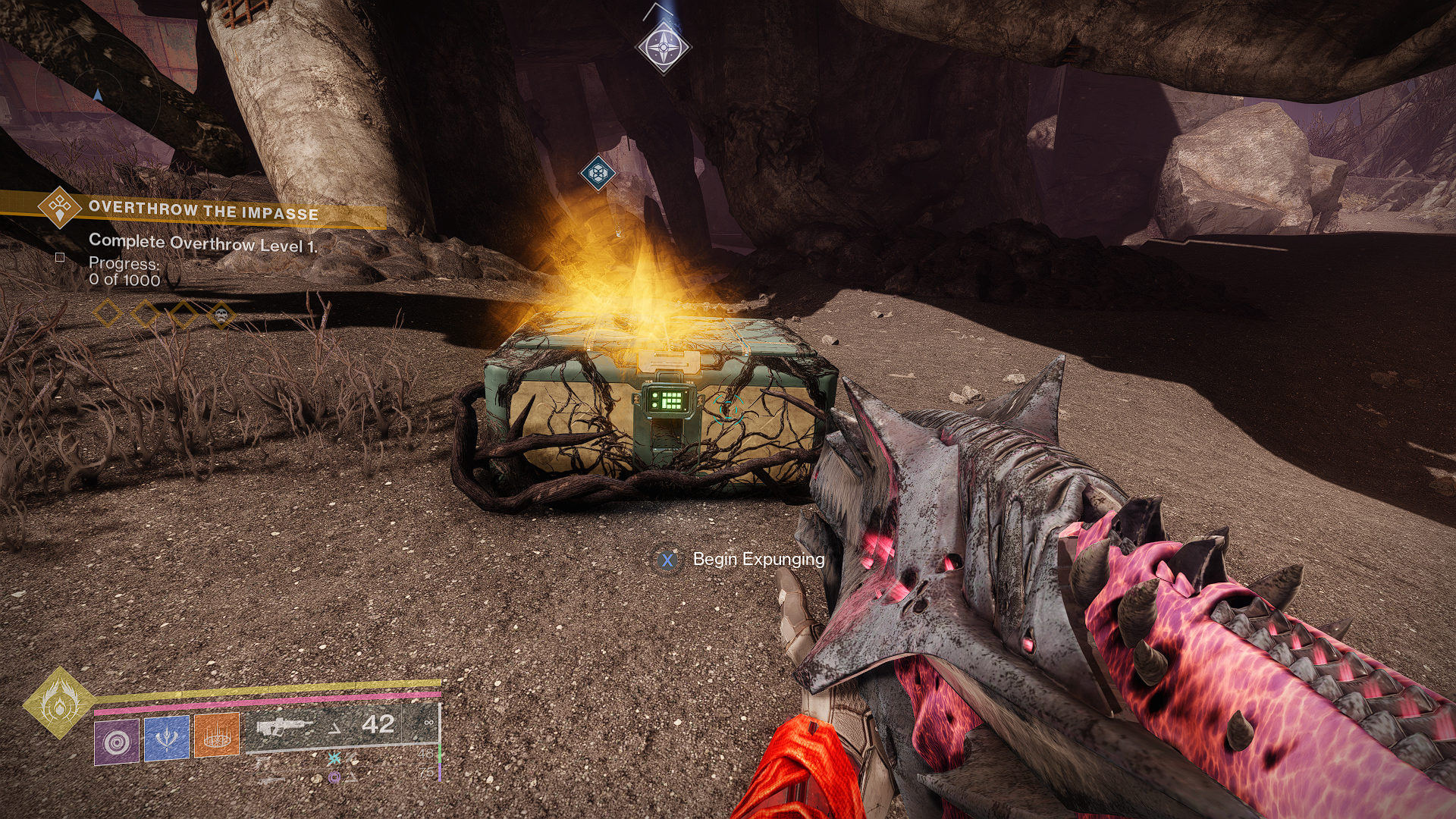Select the equipped rifle weapon icon
The width and height of the screenshot is (1456, 819).
[284, 727]
